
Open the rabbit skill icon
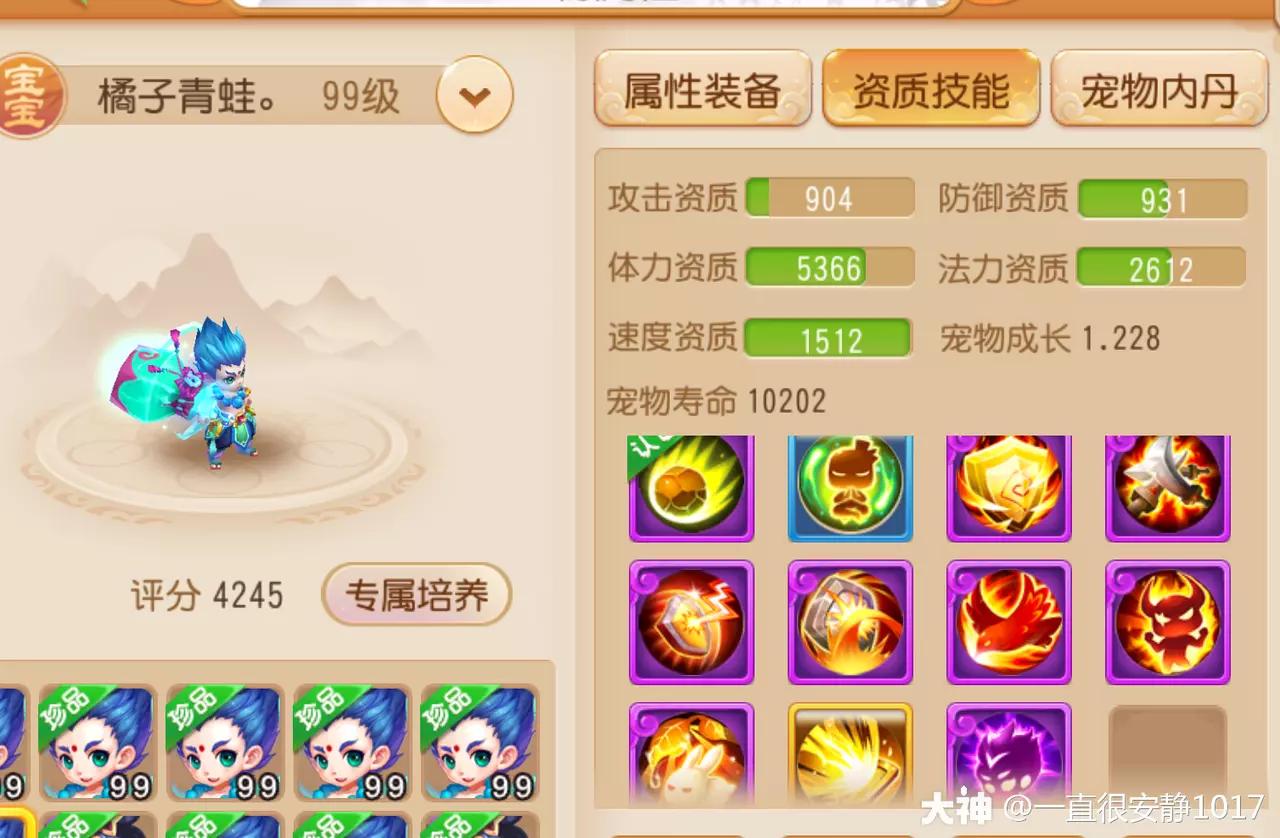click(x=691, y=760)
